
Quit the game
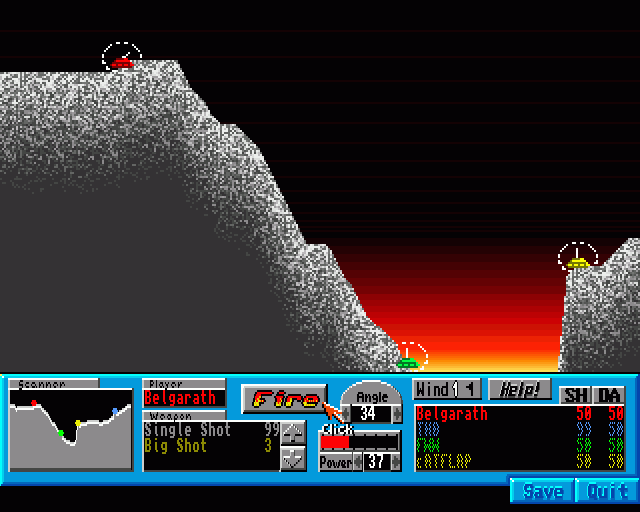point(607,491)
